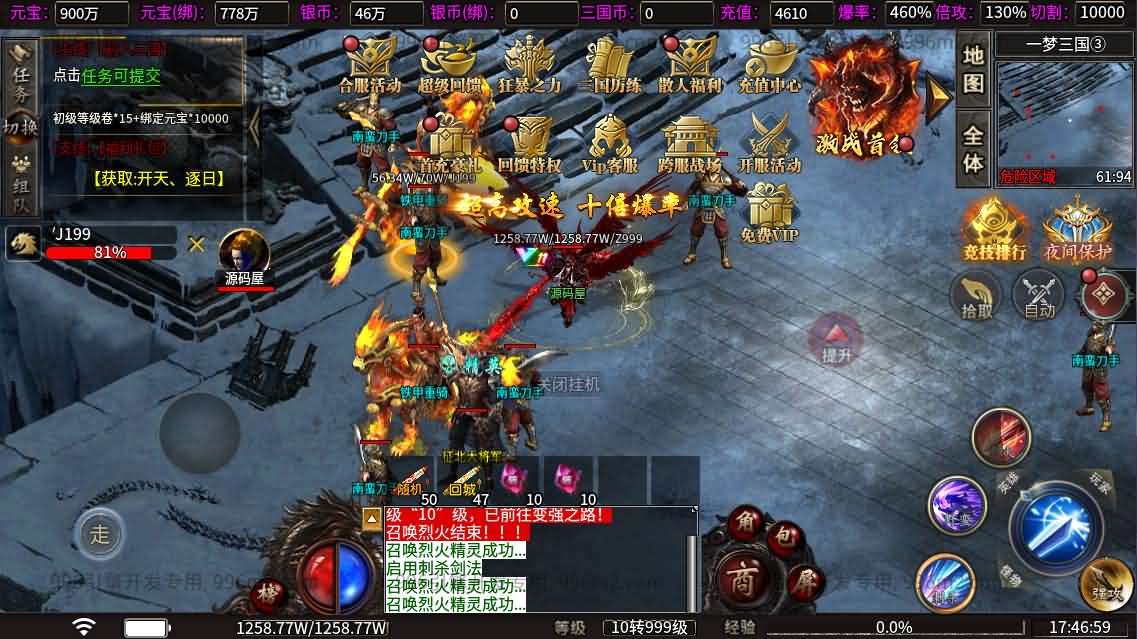
Task: Open the 激战首领 boss icon
Action: click(861, 94)
